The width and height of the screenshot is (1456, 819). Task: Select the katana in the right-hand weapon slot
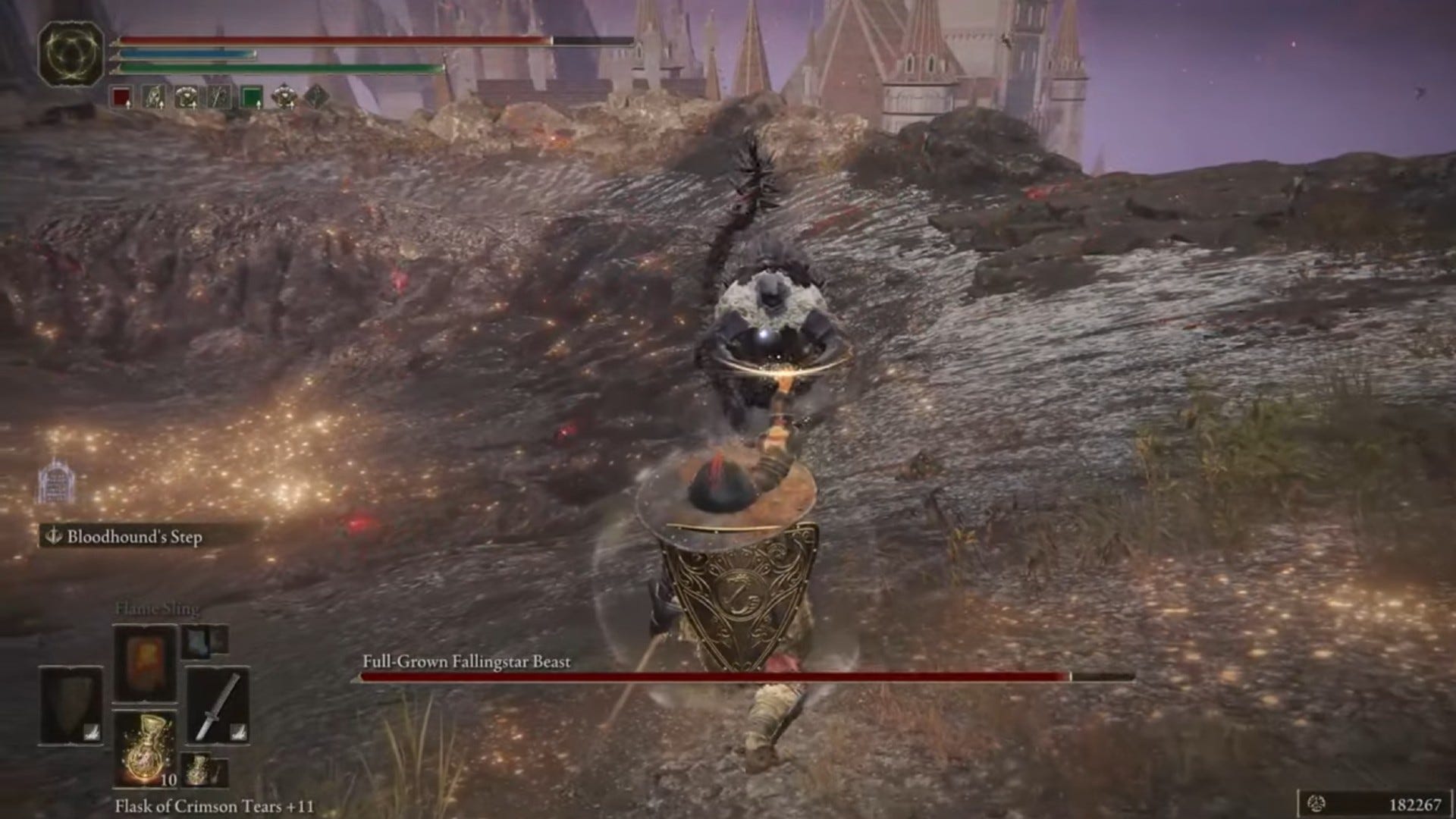click(x=218, y=705)
